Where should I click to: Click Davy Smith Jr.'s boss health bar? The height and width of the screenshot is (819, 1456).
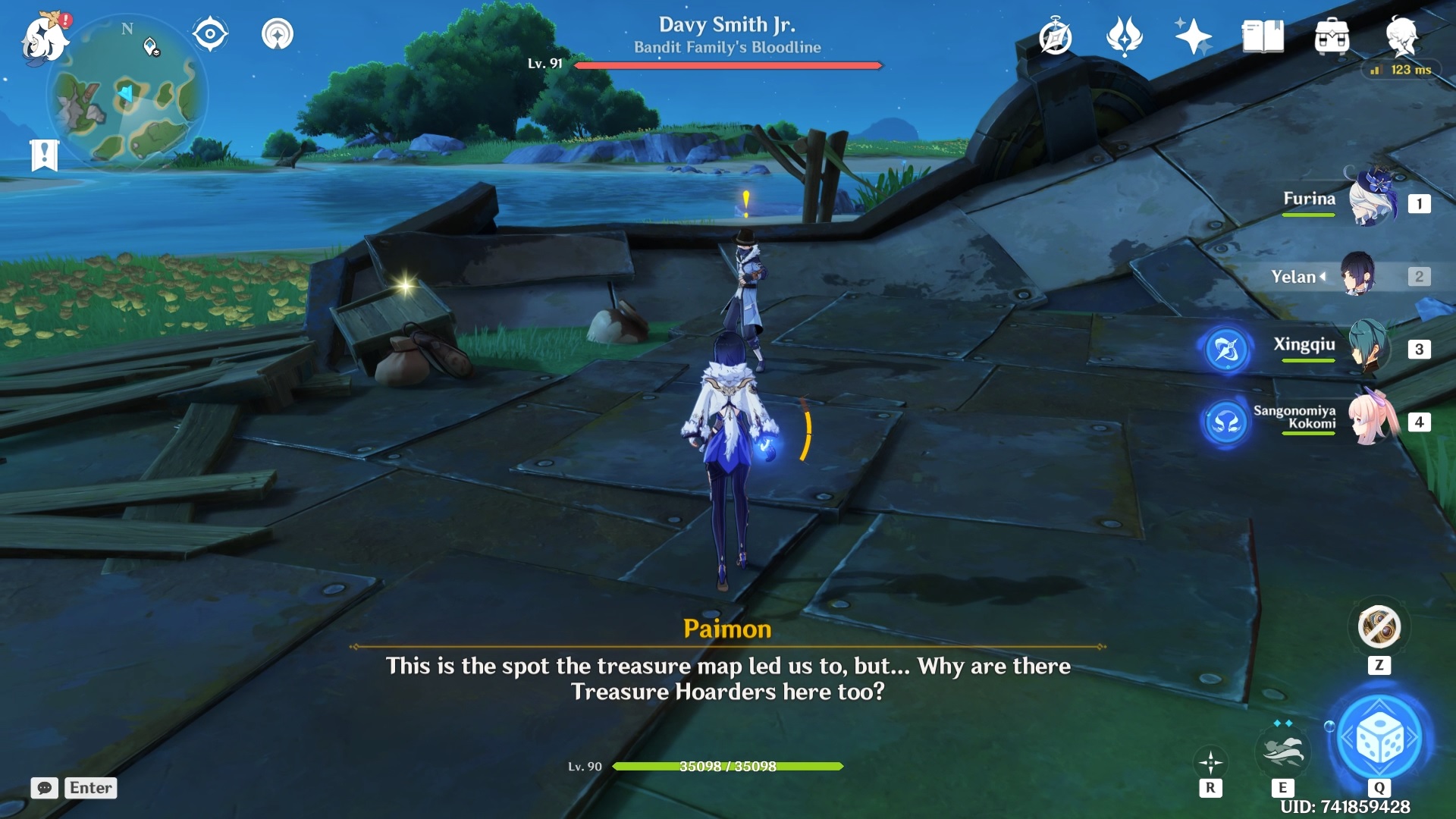click(728, 66)
